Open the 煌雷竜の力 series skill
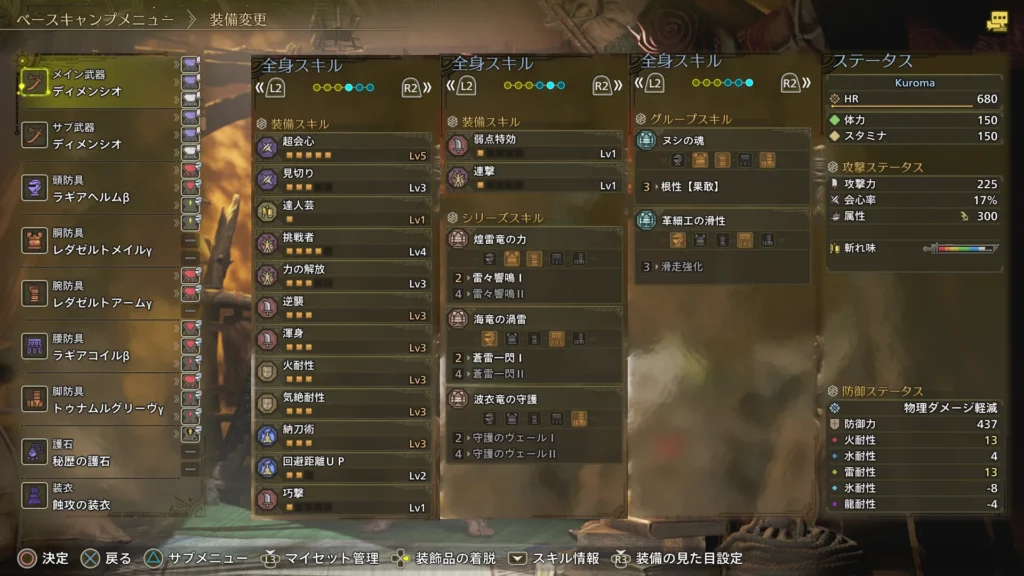This screenshot has width=1024, height=576. 533,238
